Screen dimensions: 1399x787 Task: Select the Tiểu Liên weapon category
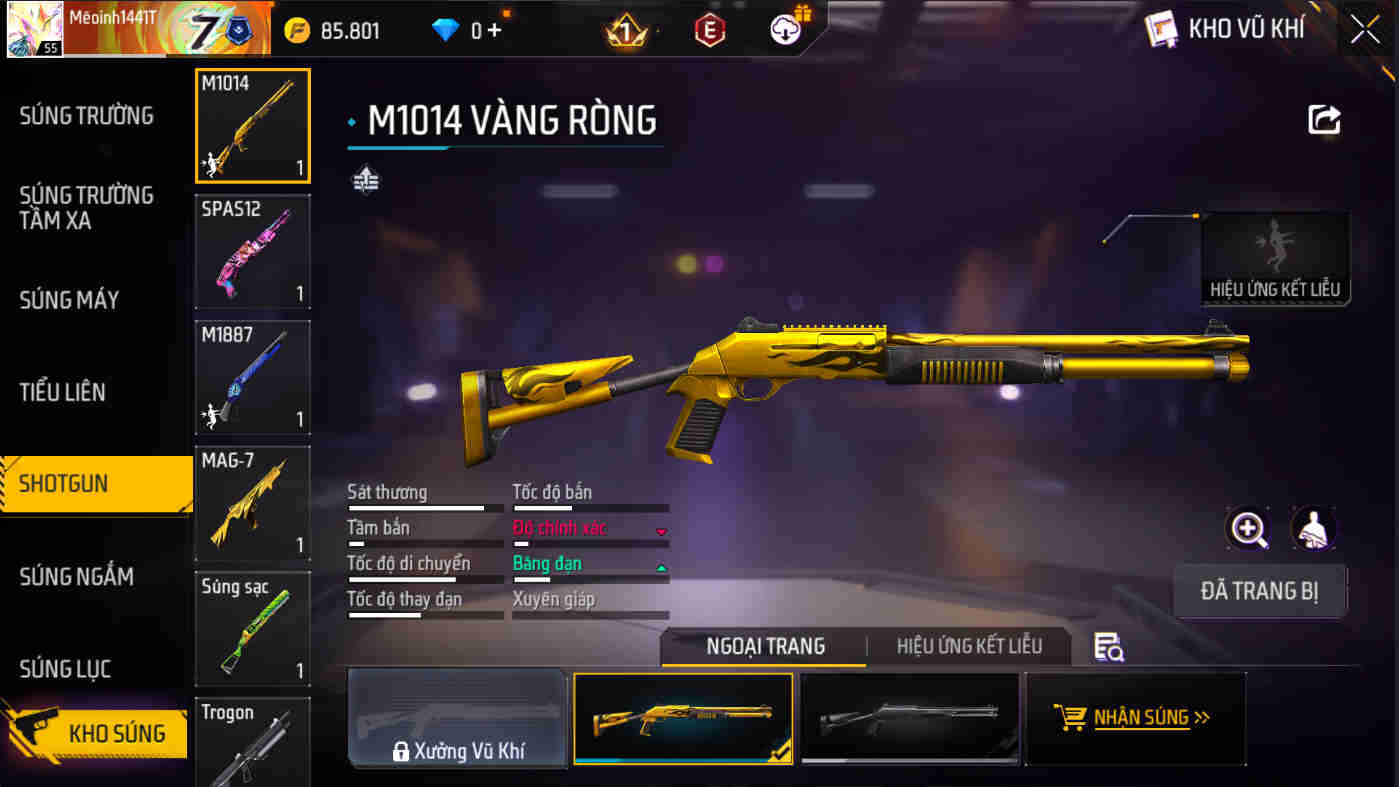coord(60,392)
